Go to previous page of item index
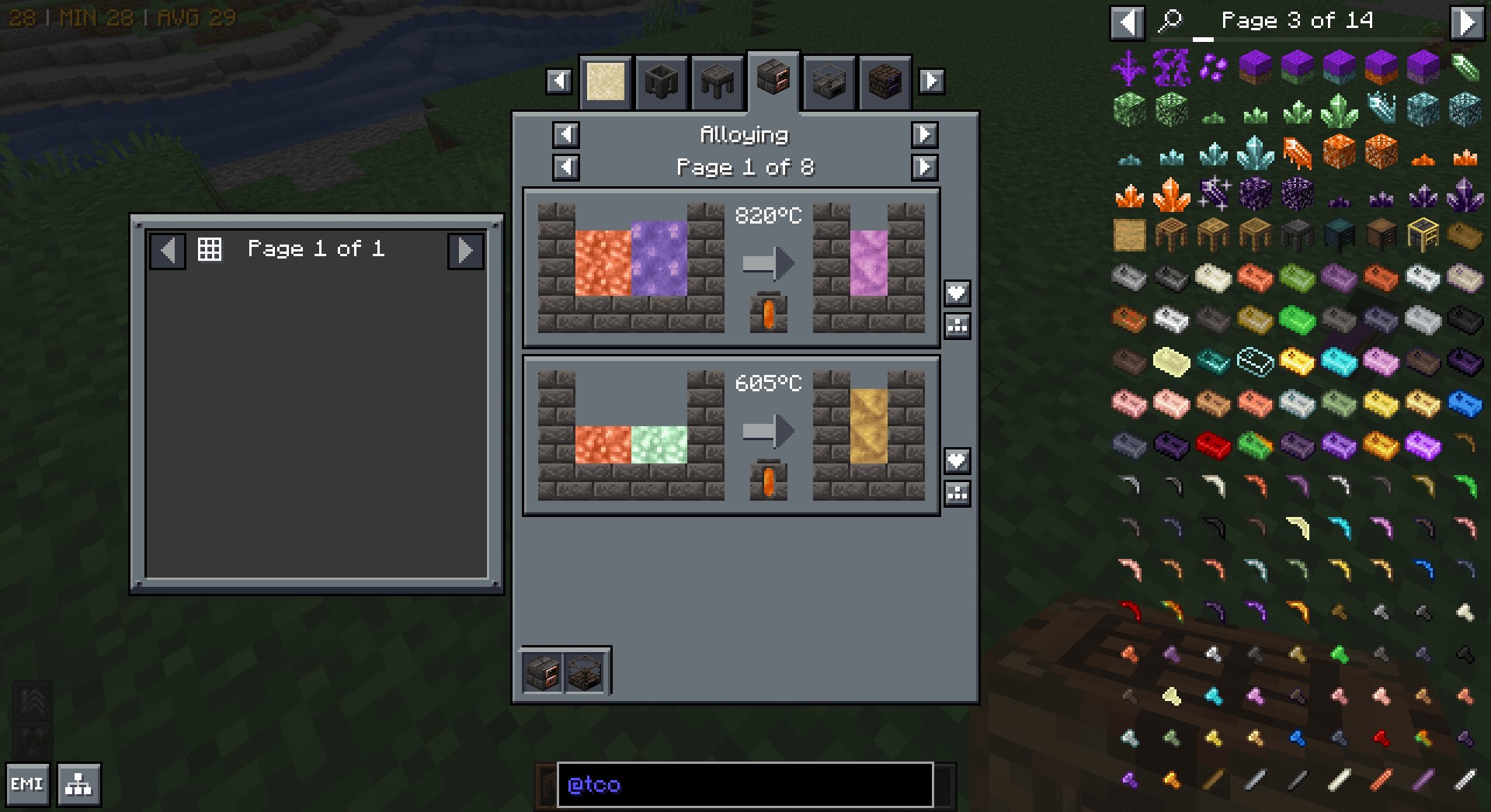This screenshot has height=812, width=1491. [x=1127, y=22]
